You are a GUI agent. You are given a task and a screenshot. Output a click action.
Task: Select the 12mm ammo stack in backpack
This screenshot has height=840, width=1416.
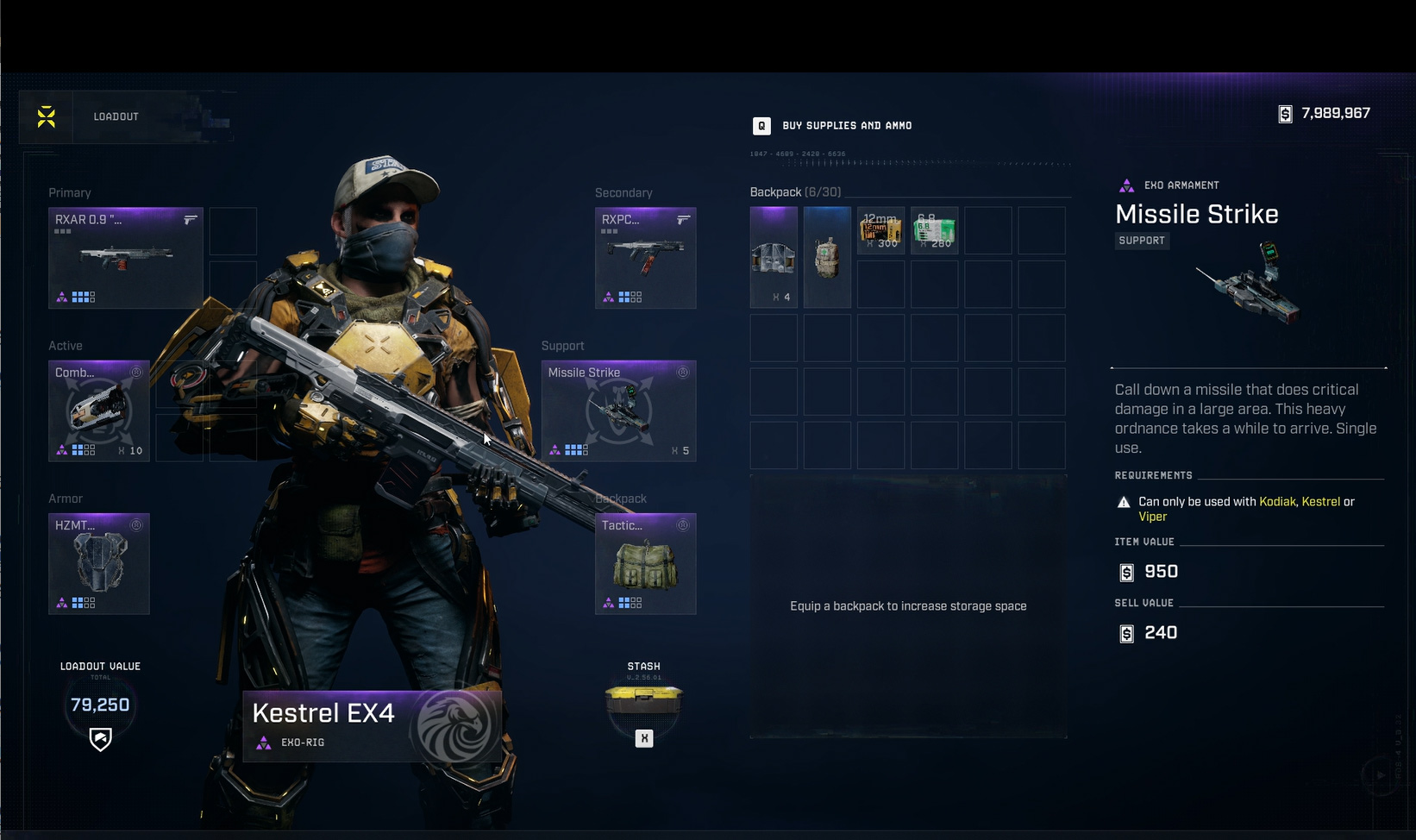click(x=880, y=230)
